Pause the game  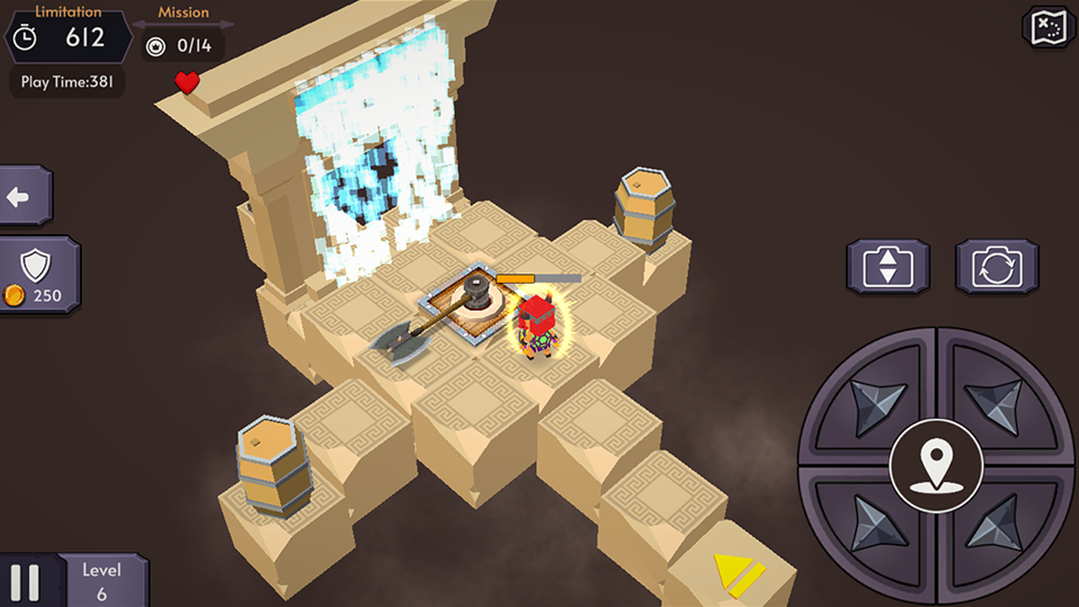(x=26, y=582)
